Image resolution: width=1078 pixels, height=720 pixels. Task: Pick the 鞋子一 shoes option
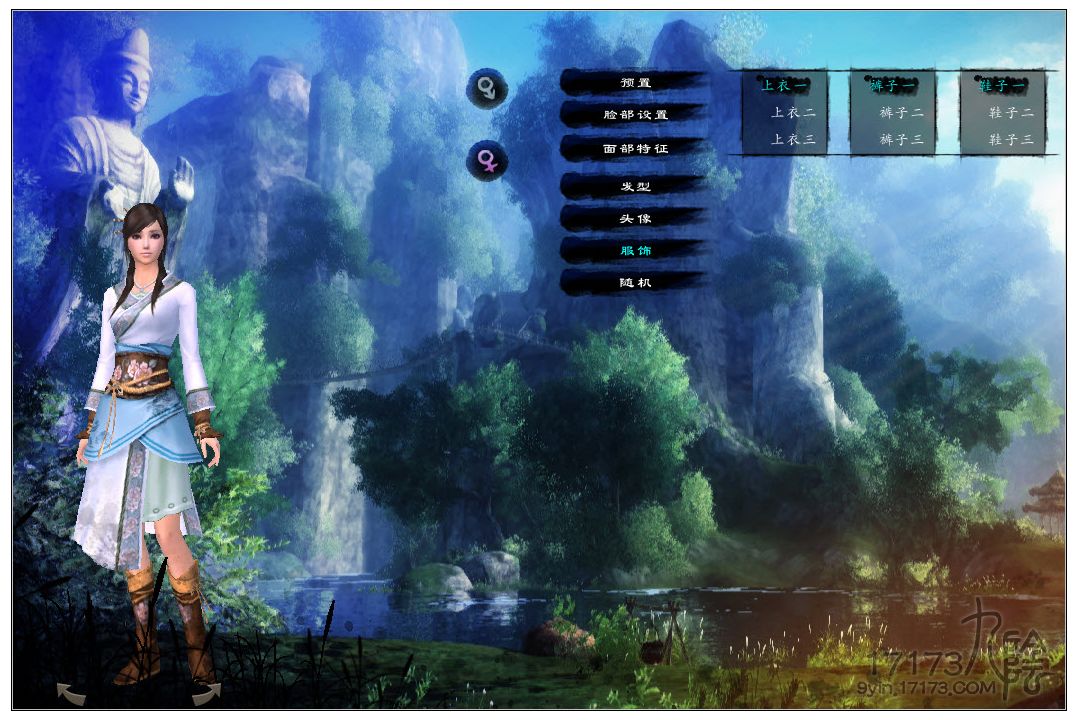pos(1003,86)
